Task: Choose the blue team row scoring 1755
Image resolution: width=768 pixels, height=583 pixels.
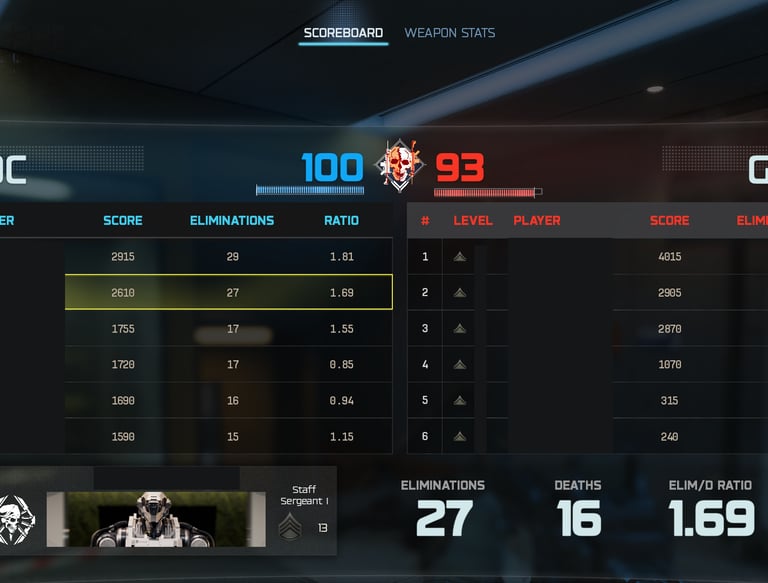Action: [x=228, y=329]
